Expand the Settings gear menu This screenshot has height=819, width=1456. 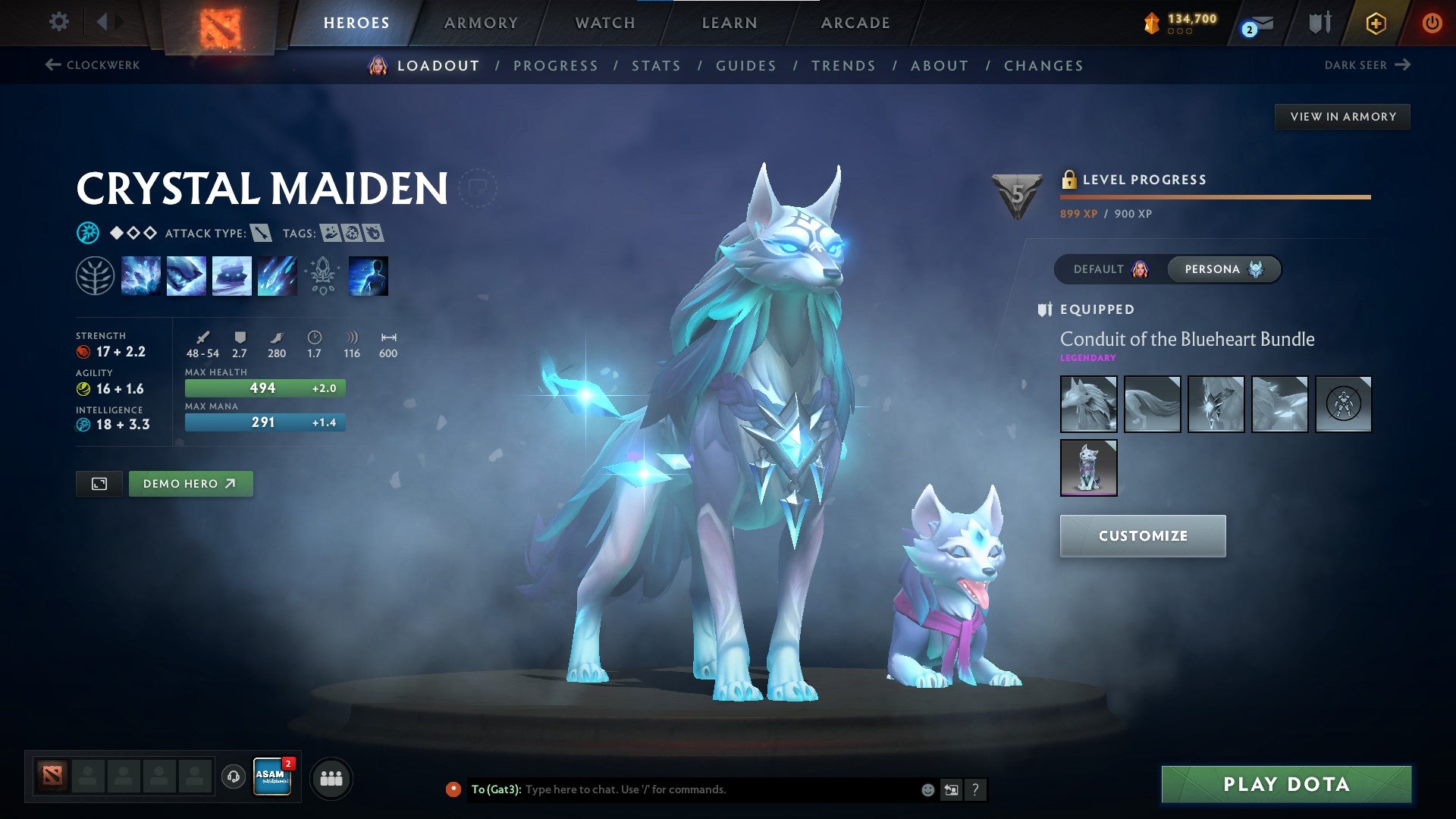coord(58,22)
